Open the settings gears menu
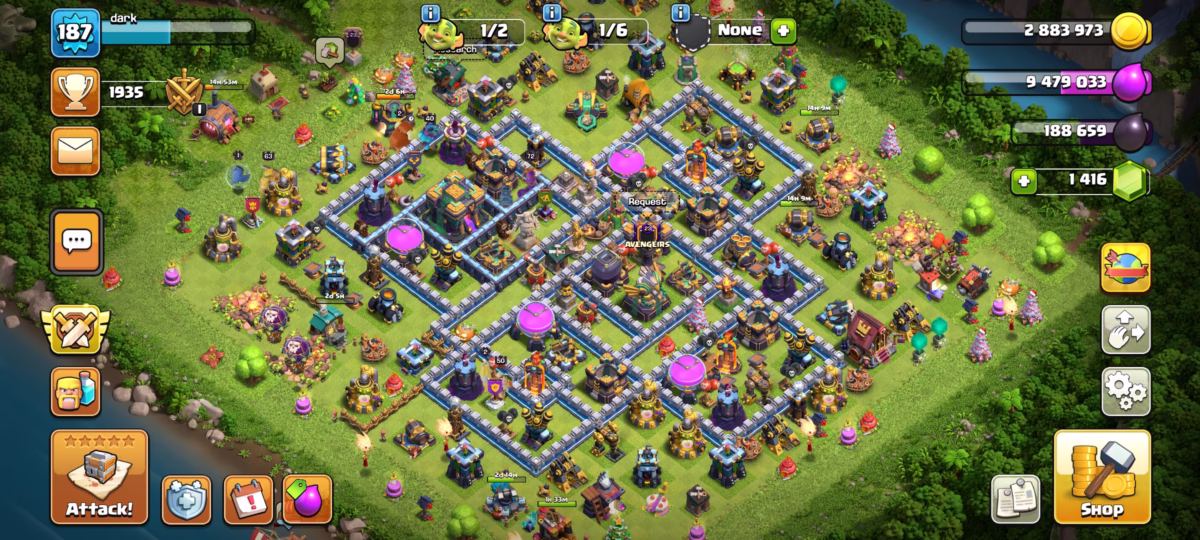Image resolution: width=1200 pixels, height=540 pixels. [x=1125, y=391]
